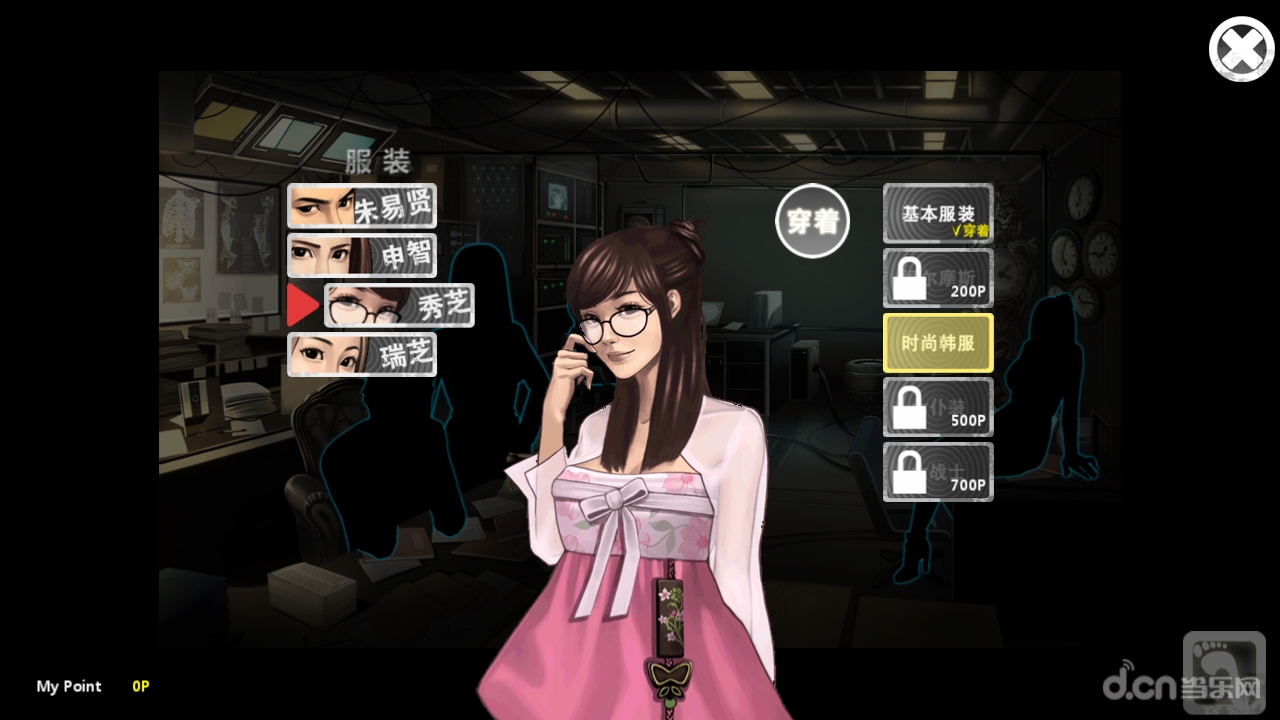Pick the character 瑞芝
Image resolution: width=1280 pixels, height=720 pixels.
coord(362,355)
